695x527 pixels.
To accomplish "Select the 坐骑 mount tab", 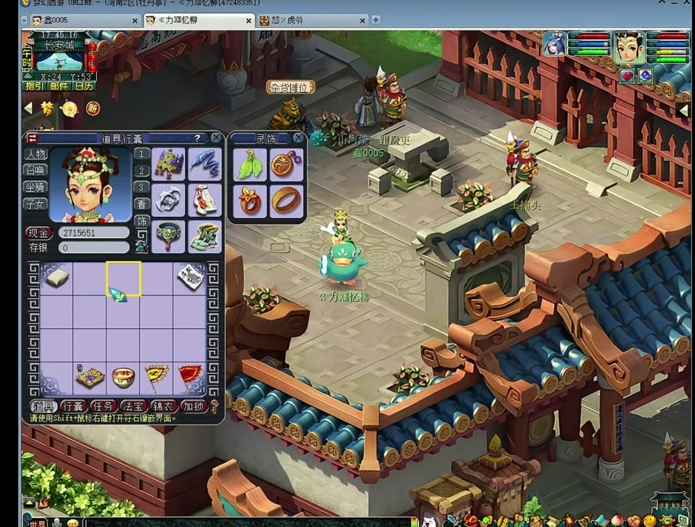I will pyautogui.click(x=36, y=187).
